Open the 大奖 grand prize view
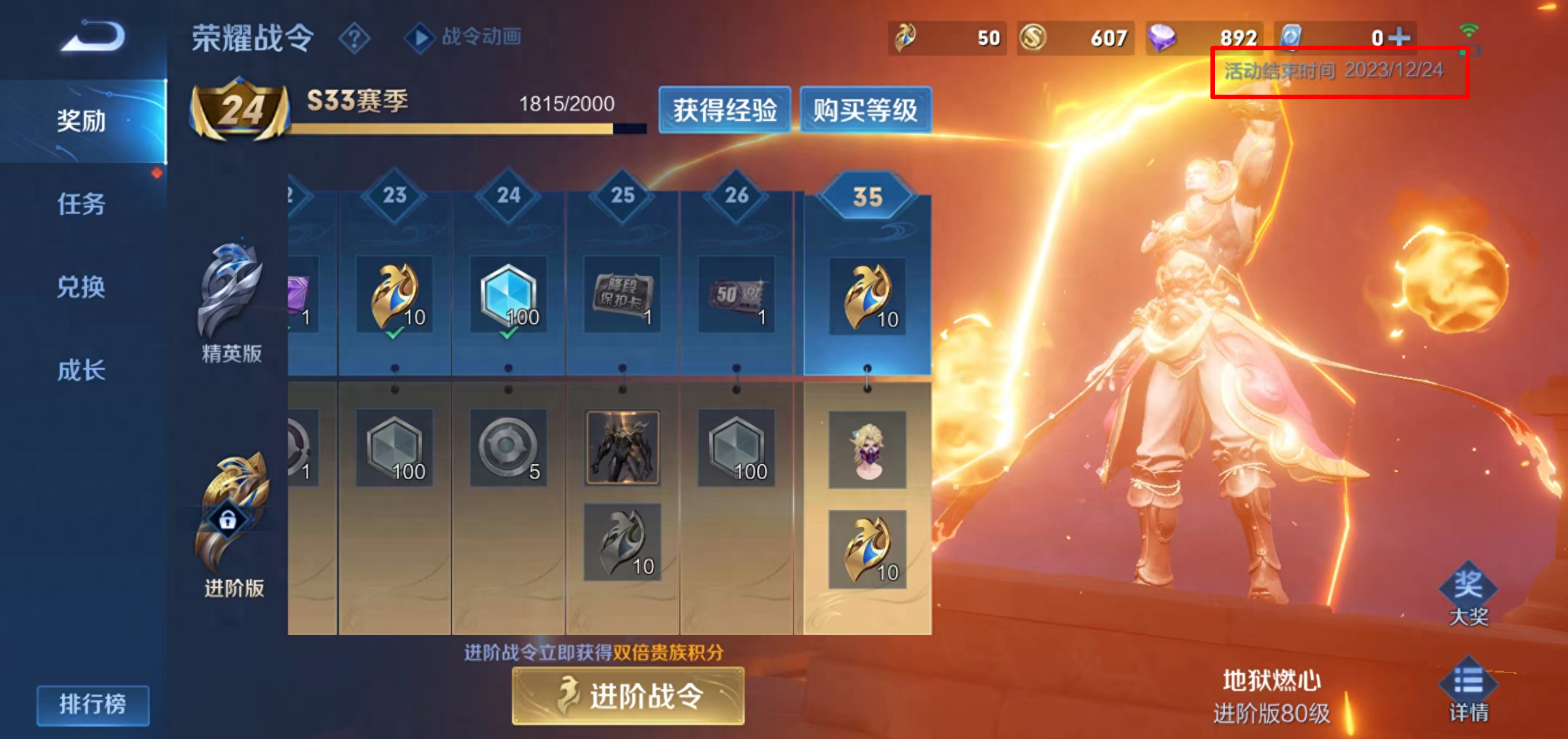This screenshot has height=739, width=1568. (x=1468, y=594)
